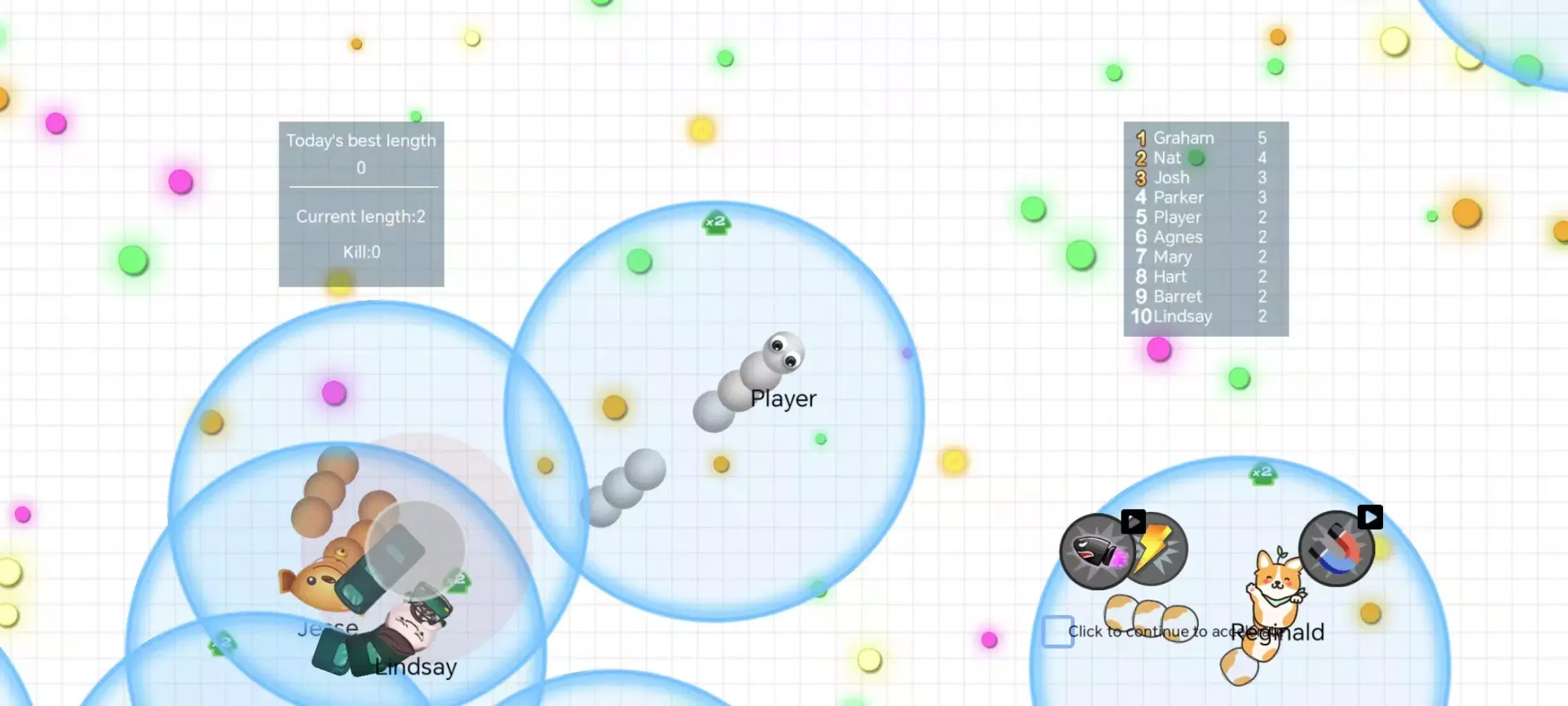
Task: Enable the accelerate checkbox
Action: pyautogui.click(x=1056, y=630)
